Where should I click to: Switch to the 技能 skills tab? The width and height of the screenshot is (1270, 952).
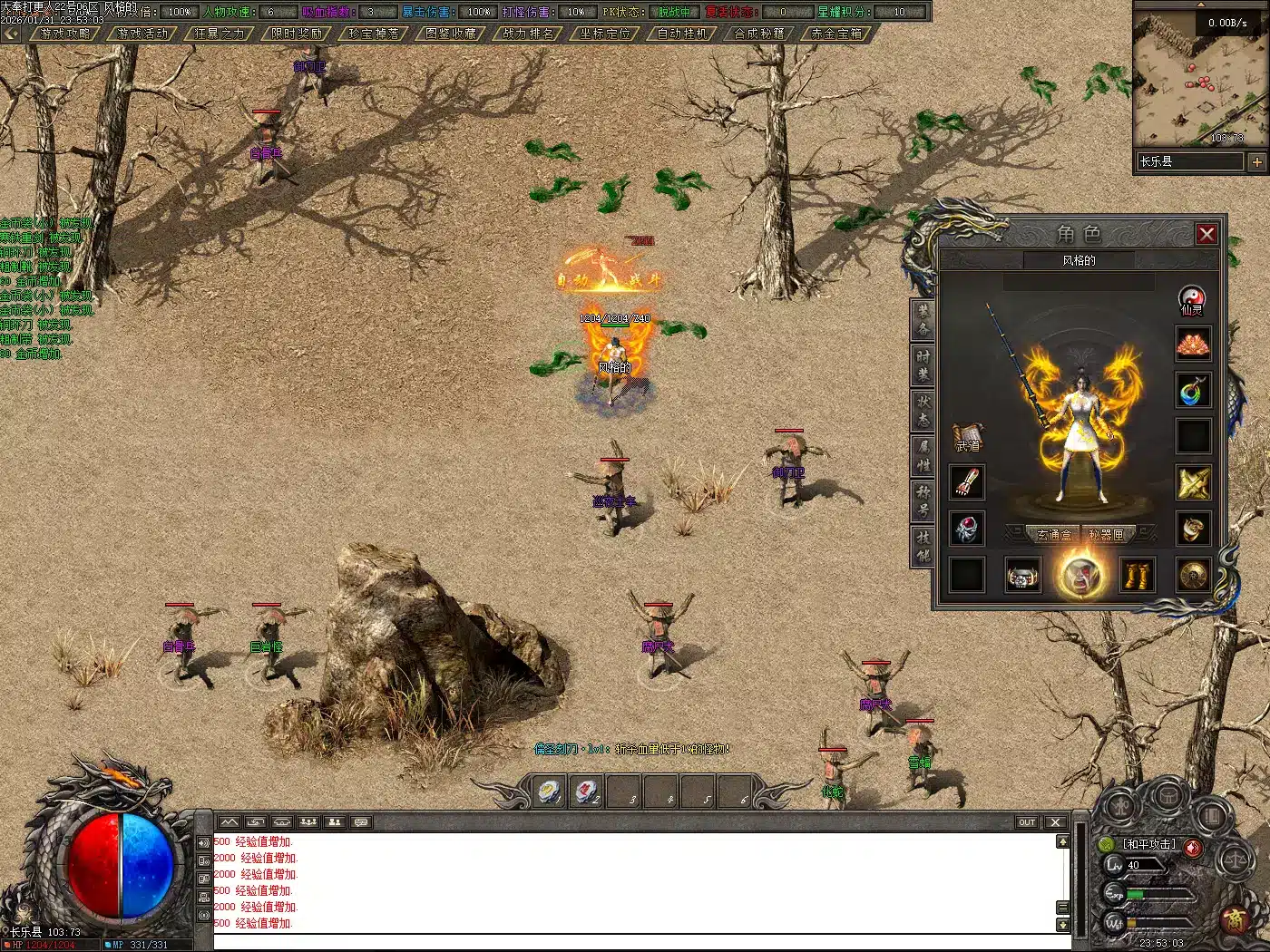[923, 546]
